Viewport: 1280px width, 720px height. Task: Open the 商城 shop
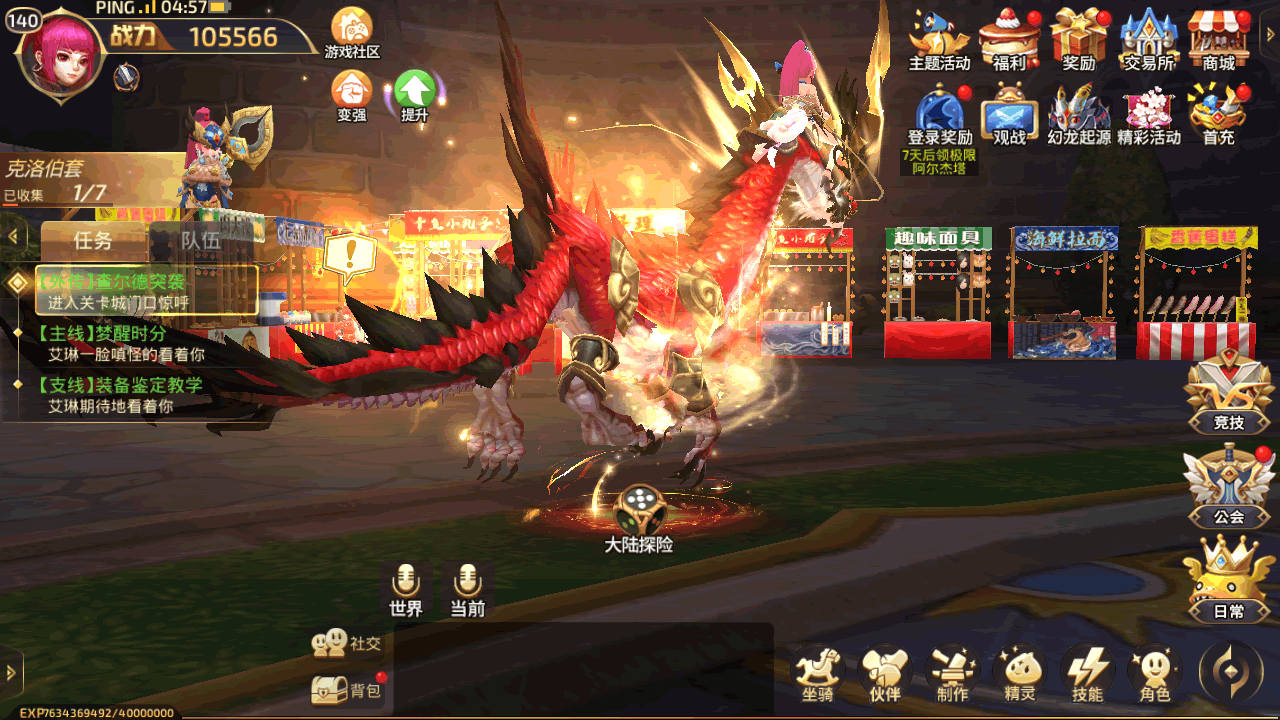pos(1218,38)
